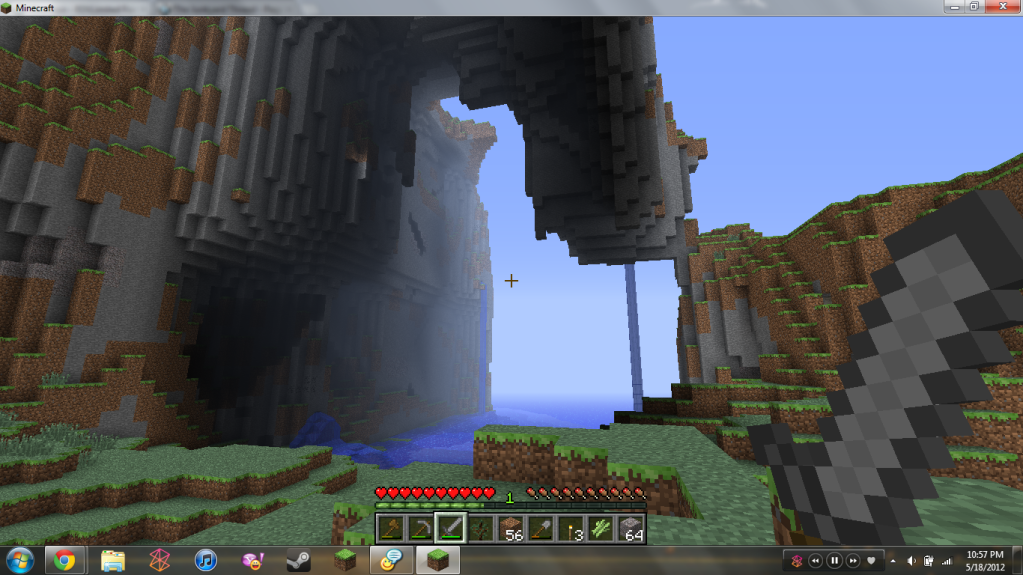Switch to the shovel hotbar slot

click(541, 528)
